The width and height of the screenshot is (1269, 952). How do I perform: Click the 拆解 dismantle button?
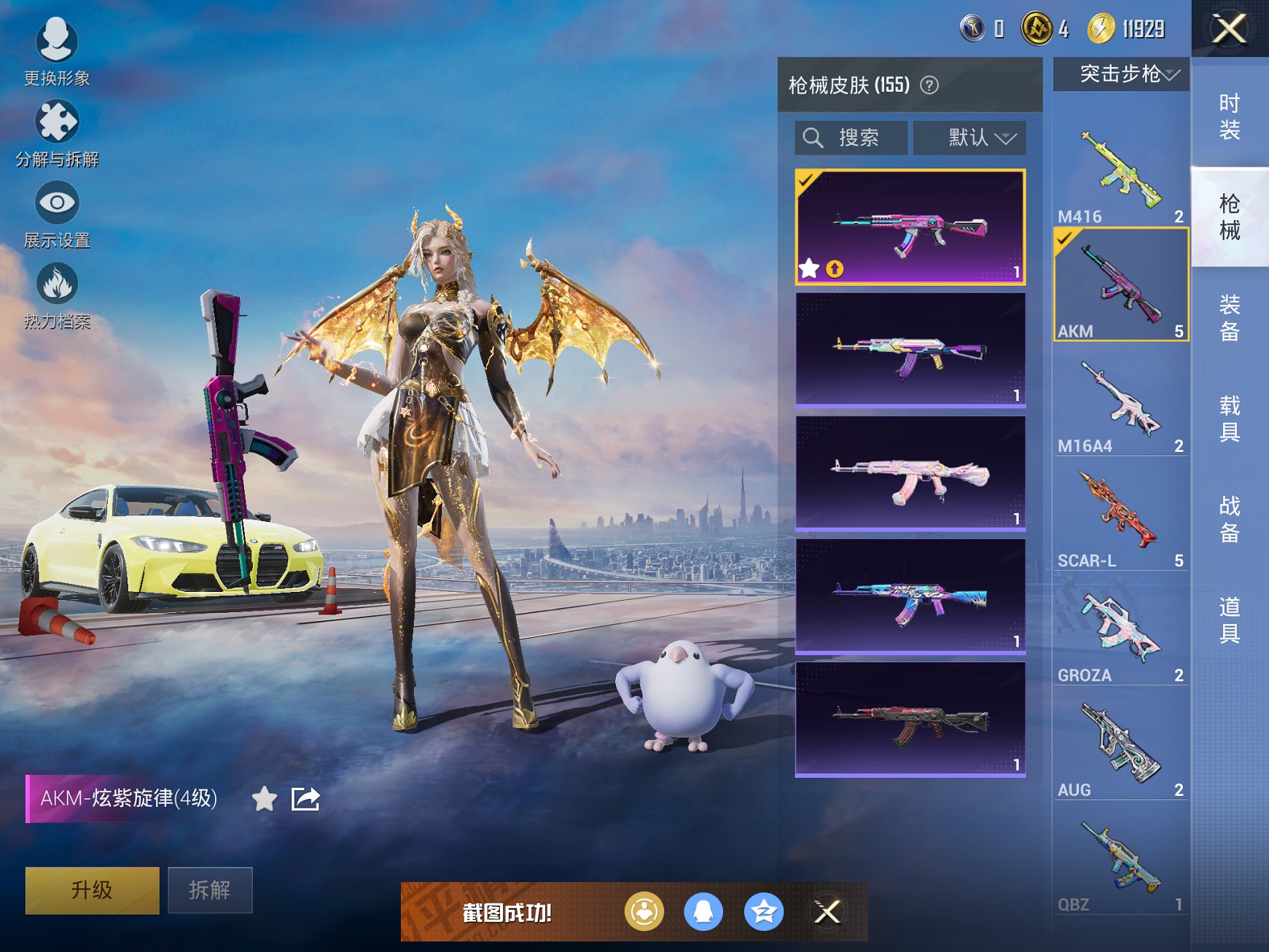tap(210, 889)
